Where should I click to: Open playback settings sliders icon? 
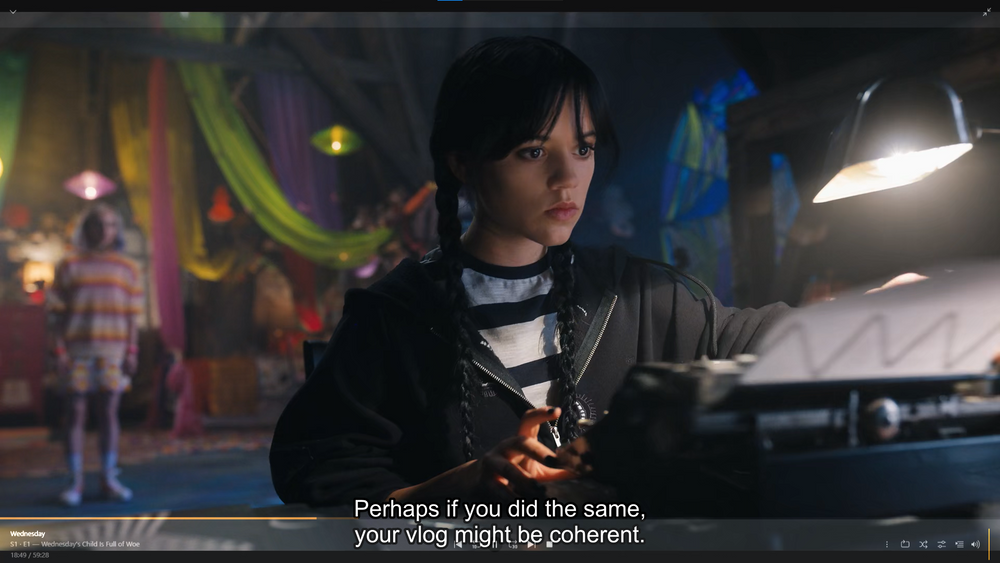(x=941, y=544)
